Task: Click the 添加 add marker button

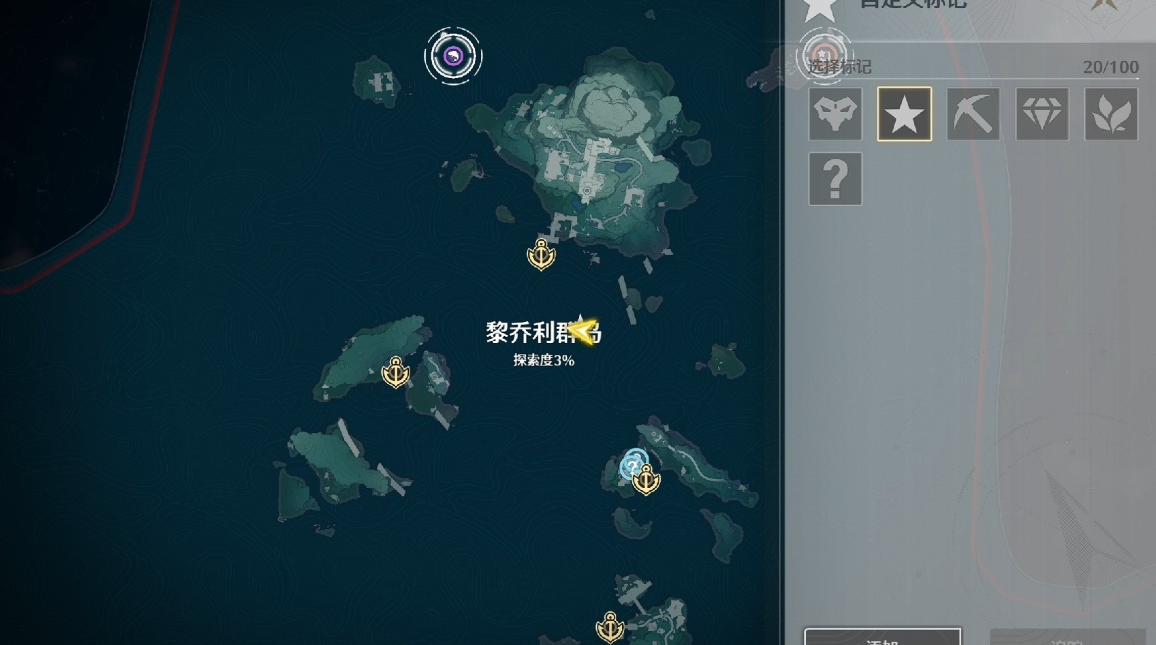Action: (x=882, y=637)
